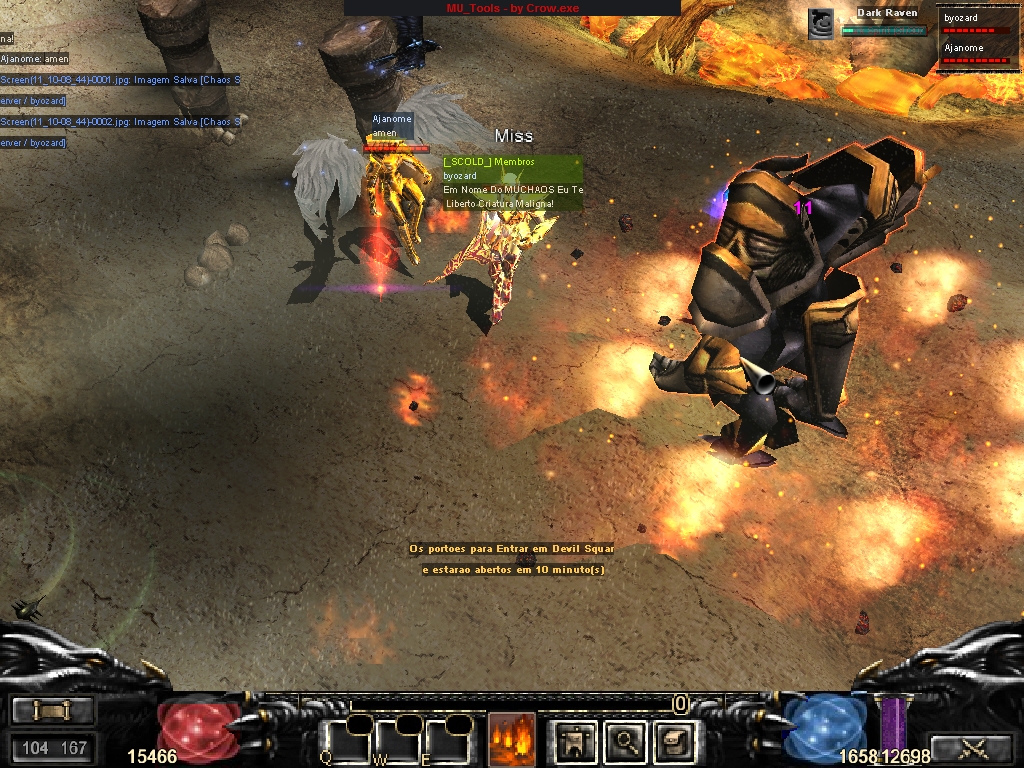The image size is (1024, 768).
Task: Select the Dark Raven pet icon
Action: point(821,24)
